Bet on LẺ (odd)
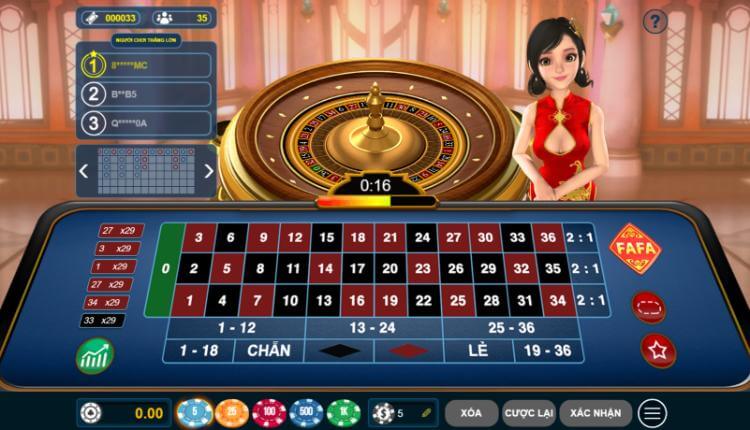 tap(477, 351)
